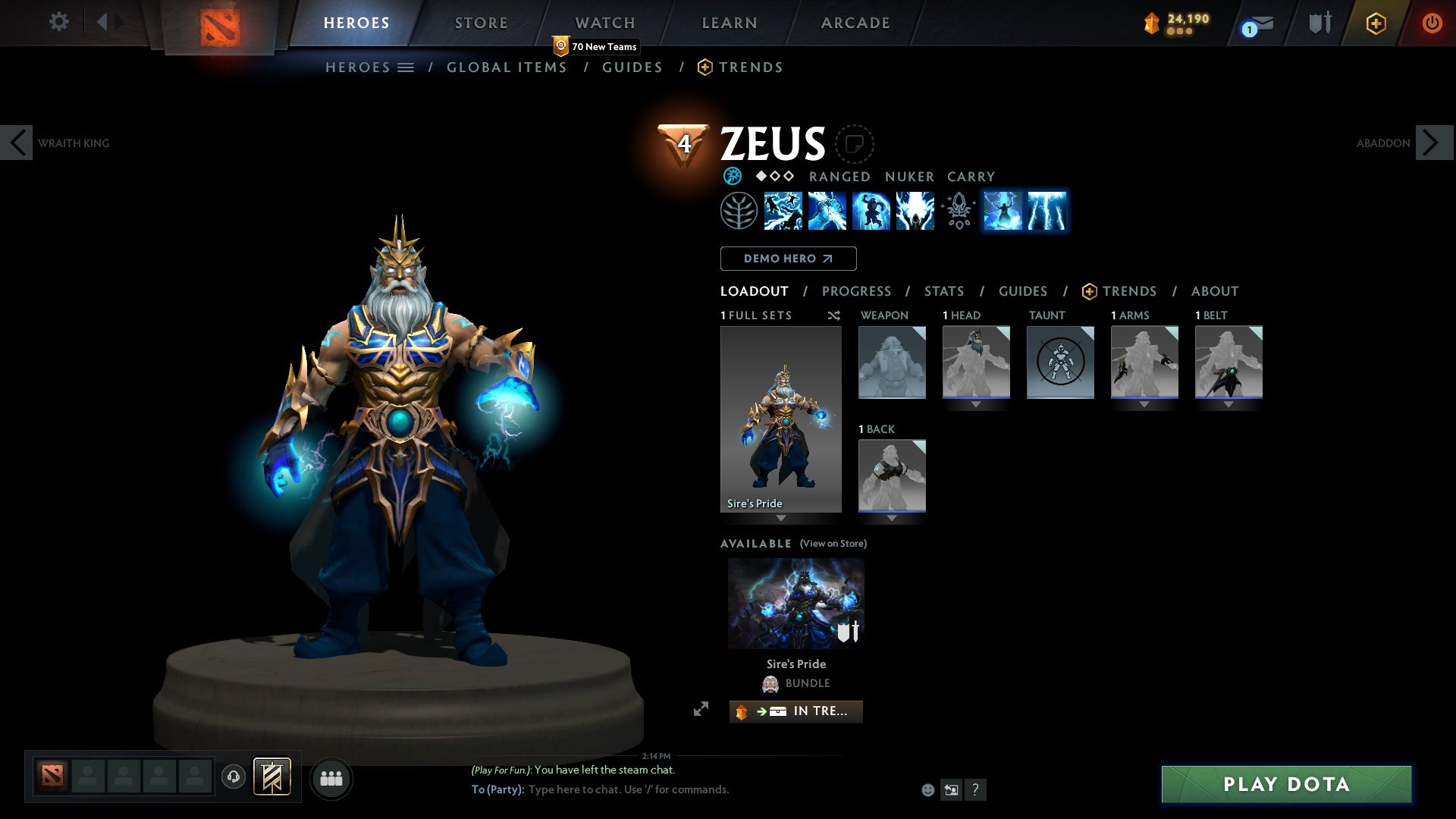Viewport: 1456px width, 819px height.
Task: Click the shuffle icon next to Full Sets
Action: (x=834, y=315)
